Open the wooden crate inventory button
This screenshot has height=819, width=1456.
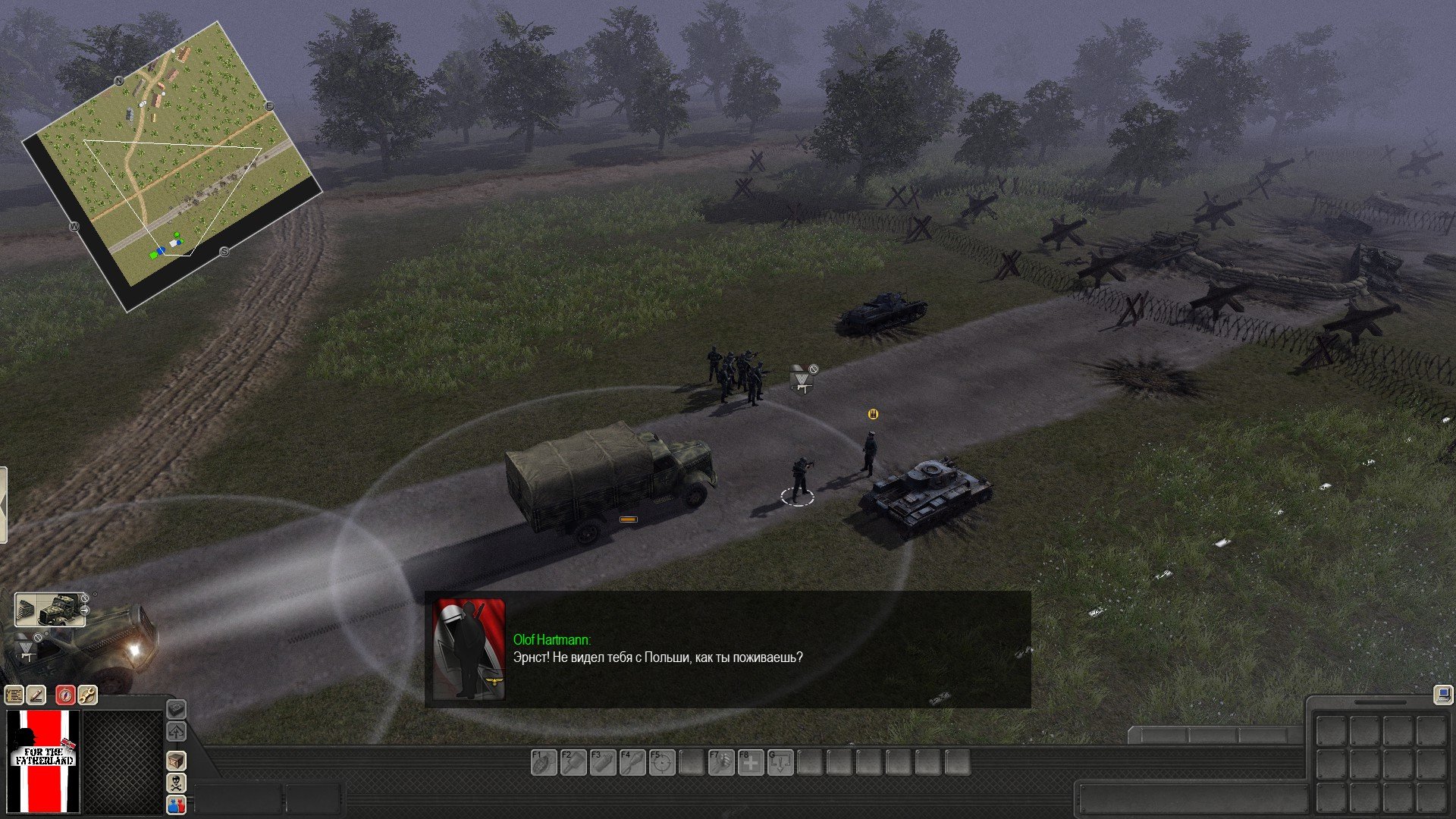176,761
